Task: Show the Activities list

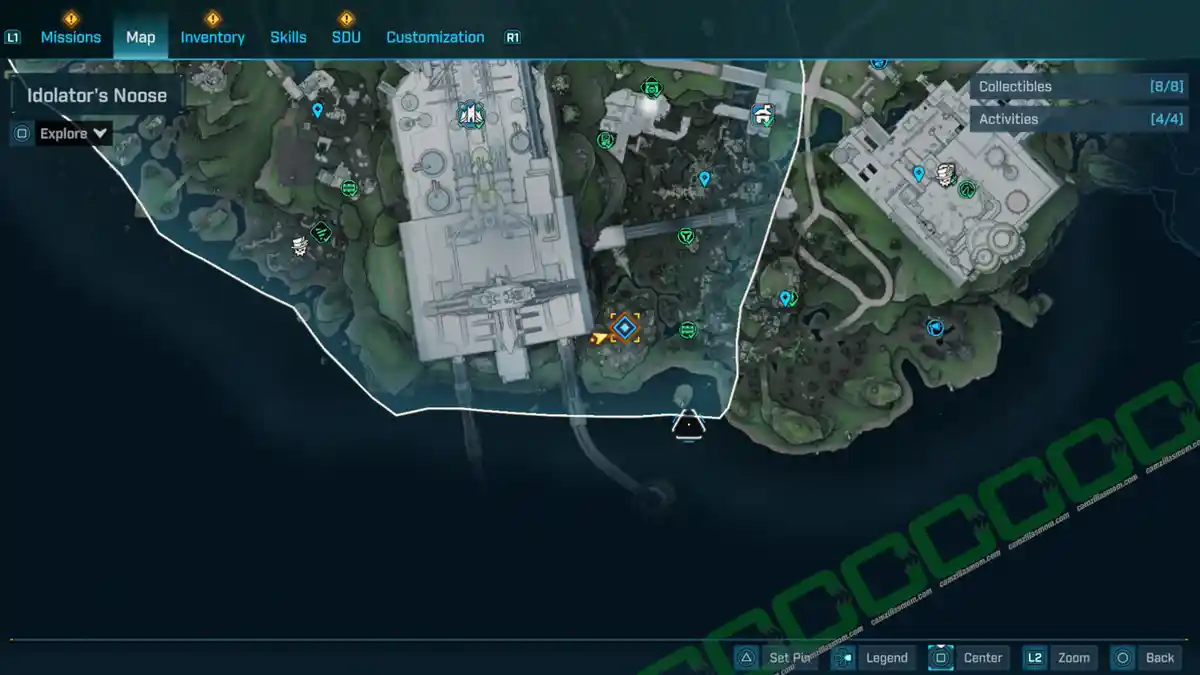Action: click(x=1063, y=119)
